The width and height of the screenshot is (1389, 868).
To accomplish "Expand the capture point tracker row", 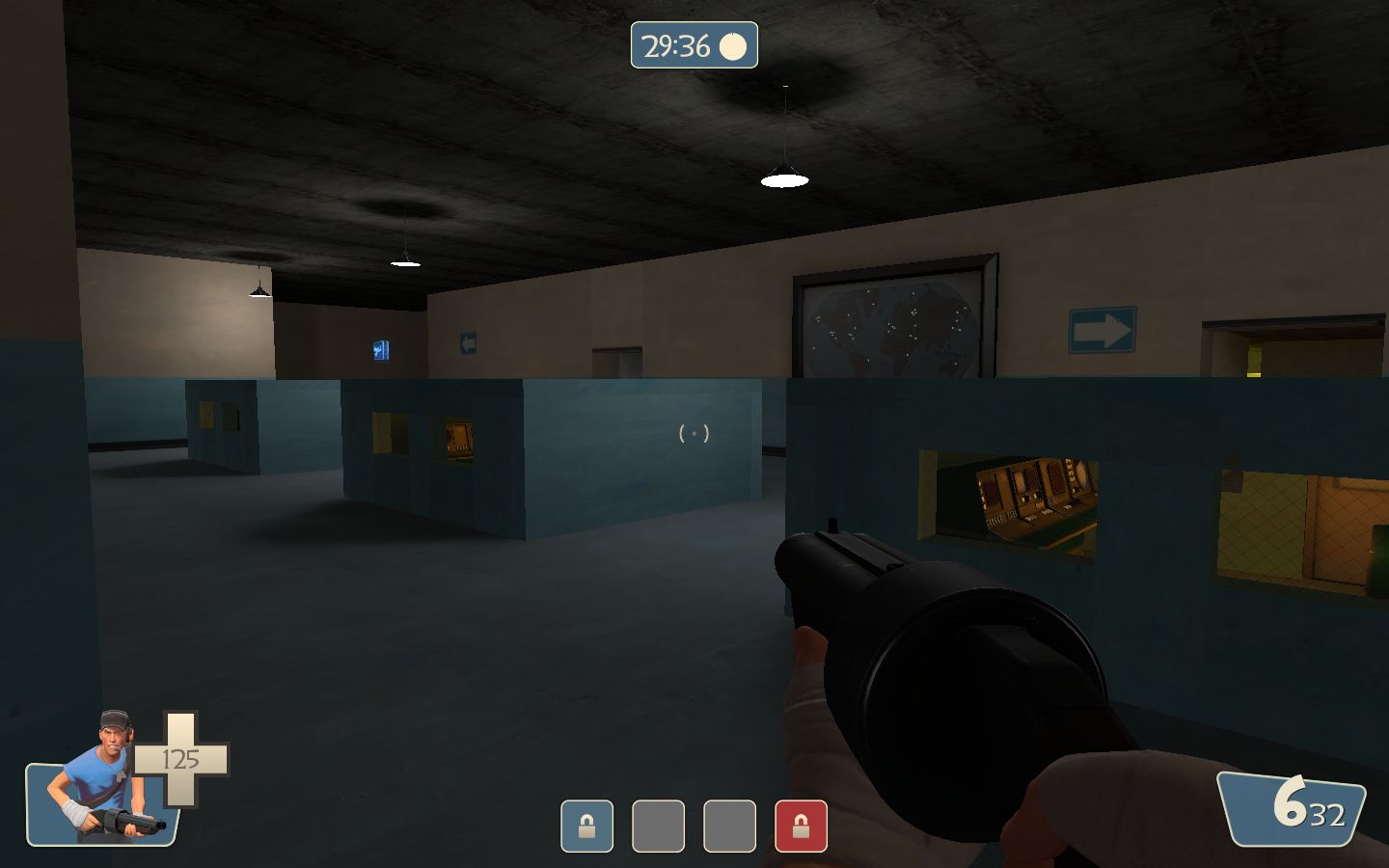I will [694, 827].
